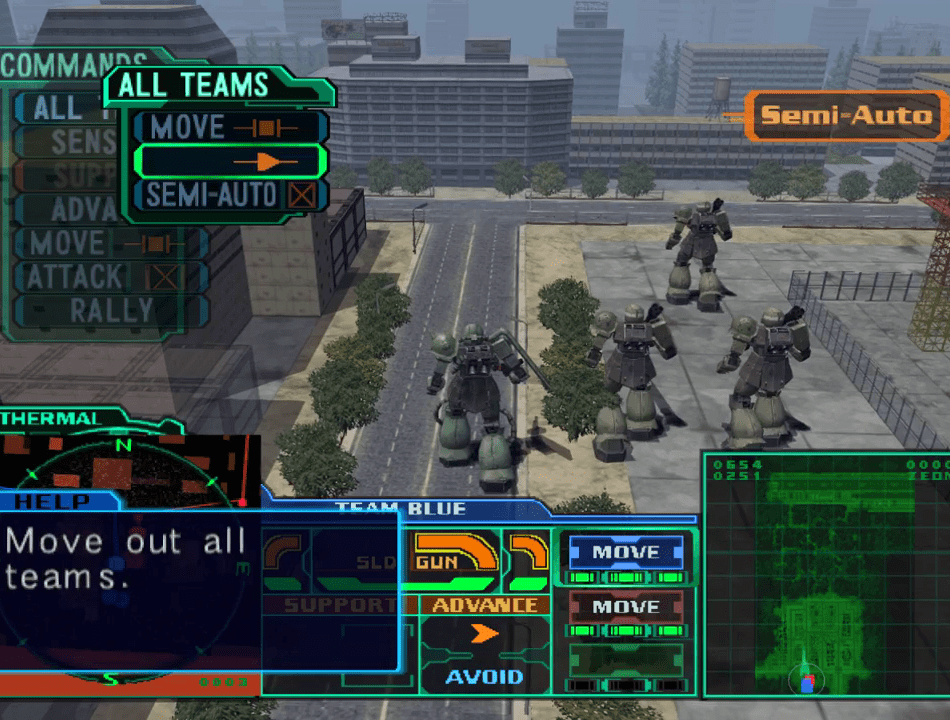Select the blue team MOVE status box

[x=626, y=552]
